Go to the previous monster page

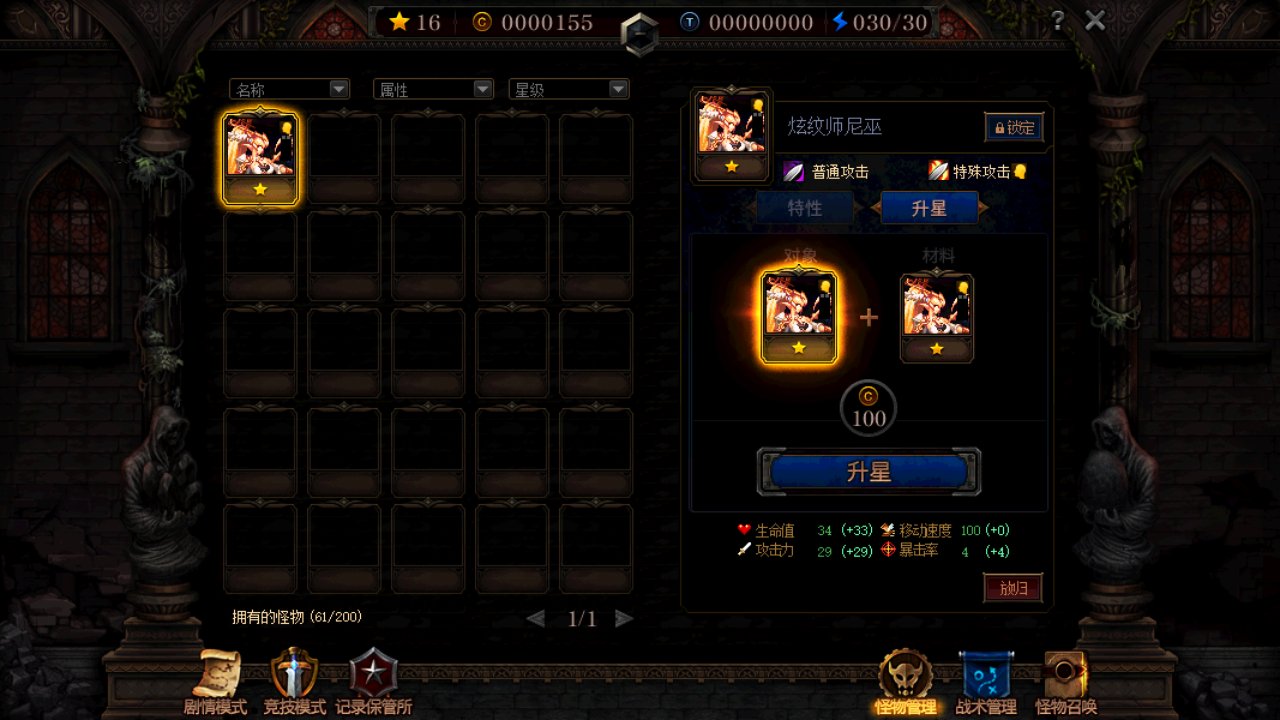pos(536,619)
